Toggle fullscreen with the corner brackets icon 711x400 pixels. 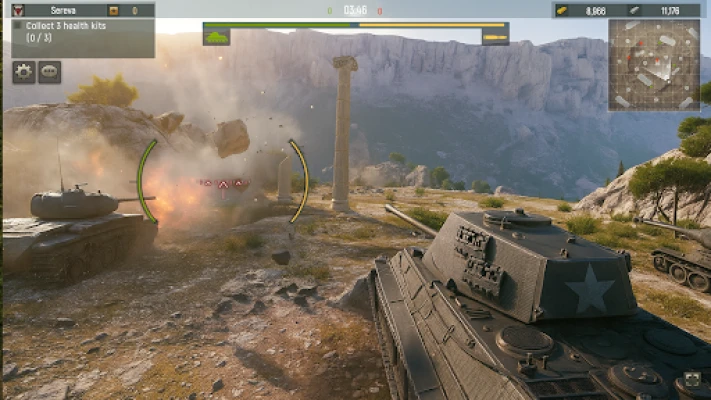tap(691, 381)
